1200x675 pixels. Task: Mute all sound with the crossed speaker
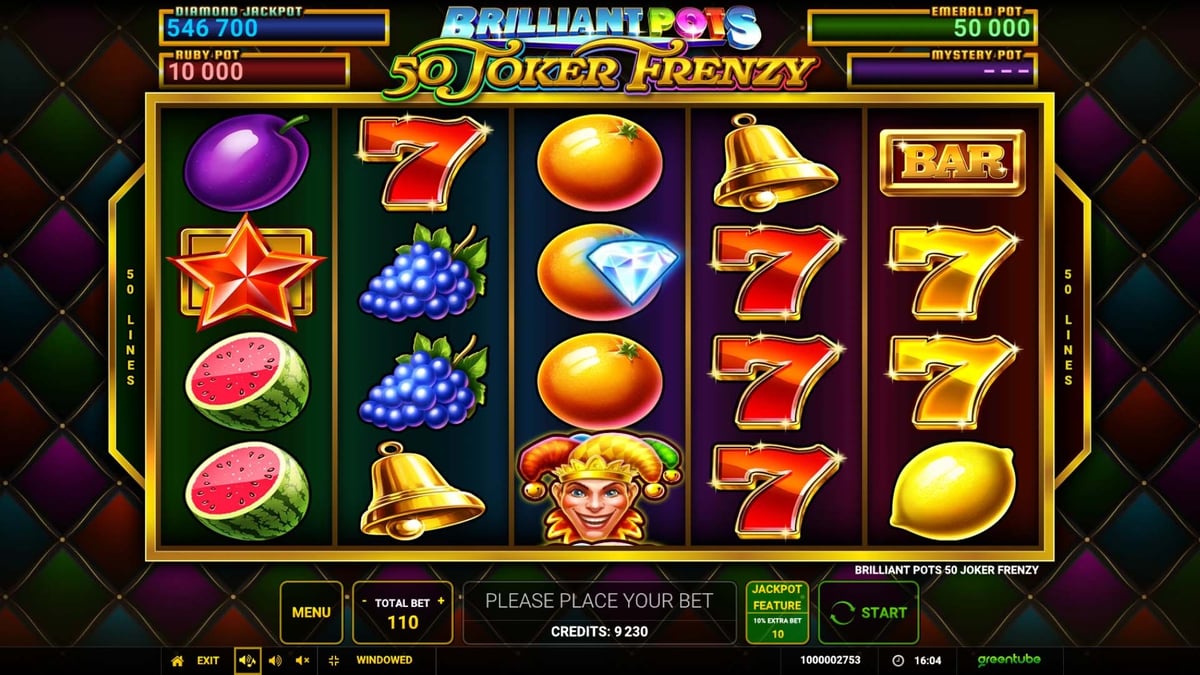click(302, 660)
